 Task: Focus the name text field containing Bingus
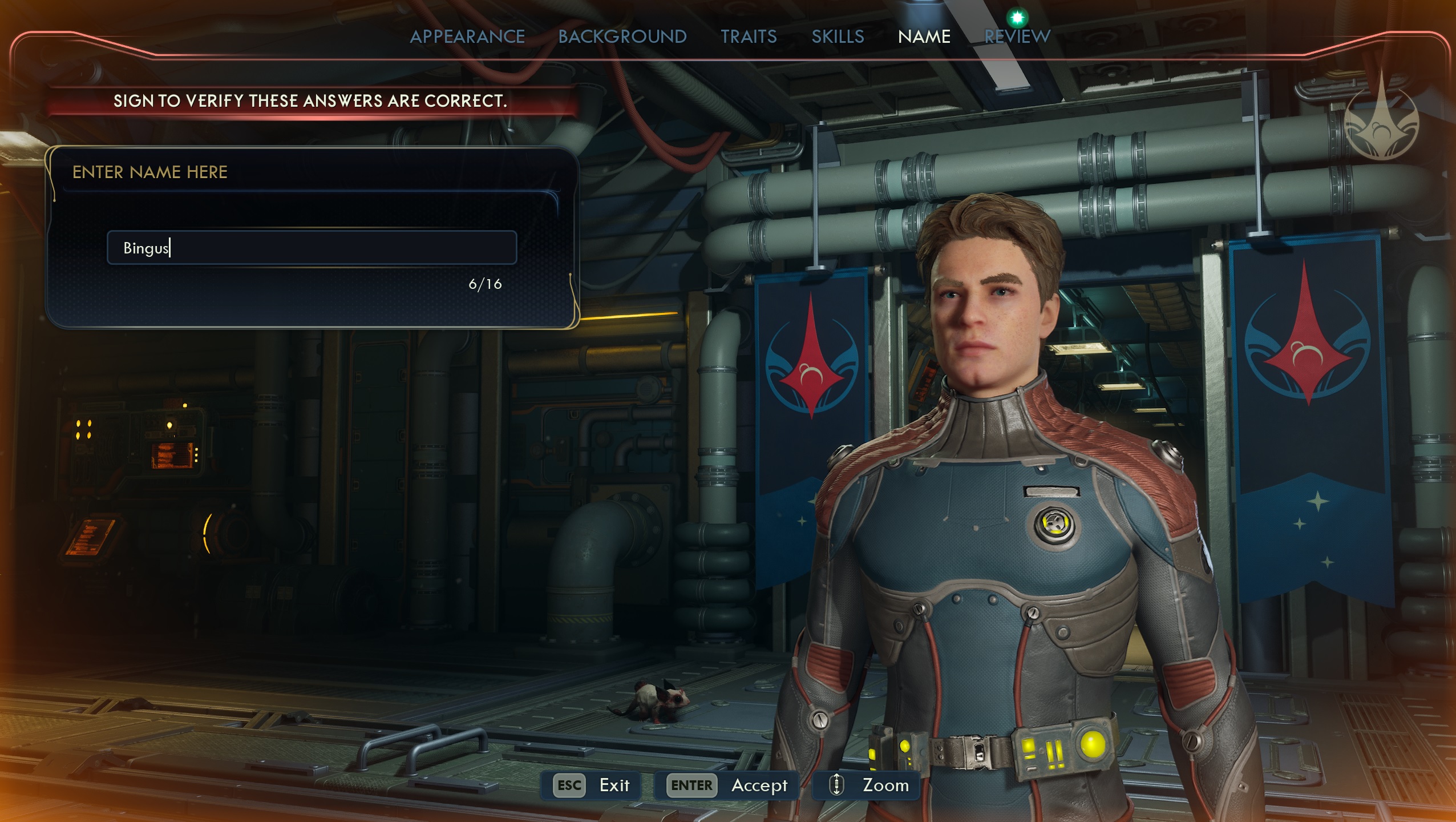pos(312,248)
